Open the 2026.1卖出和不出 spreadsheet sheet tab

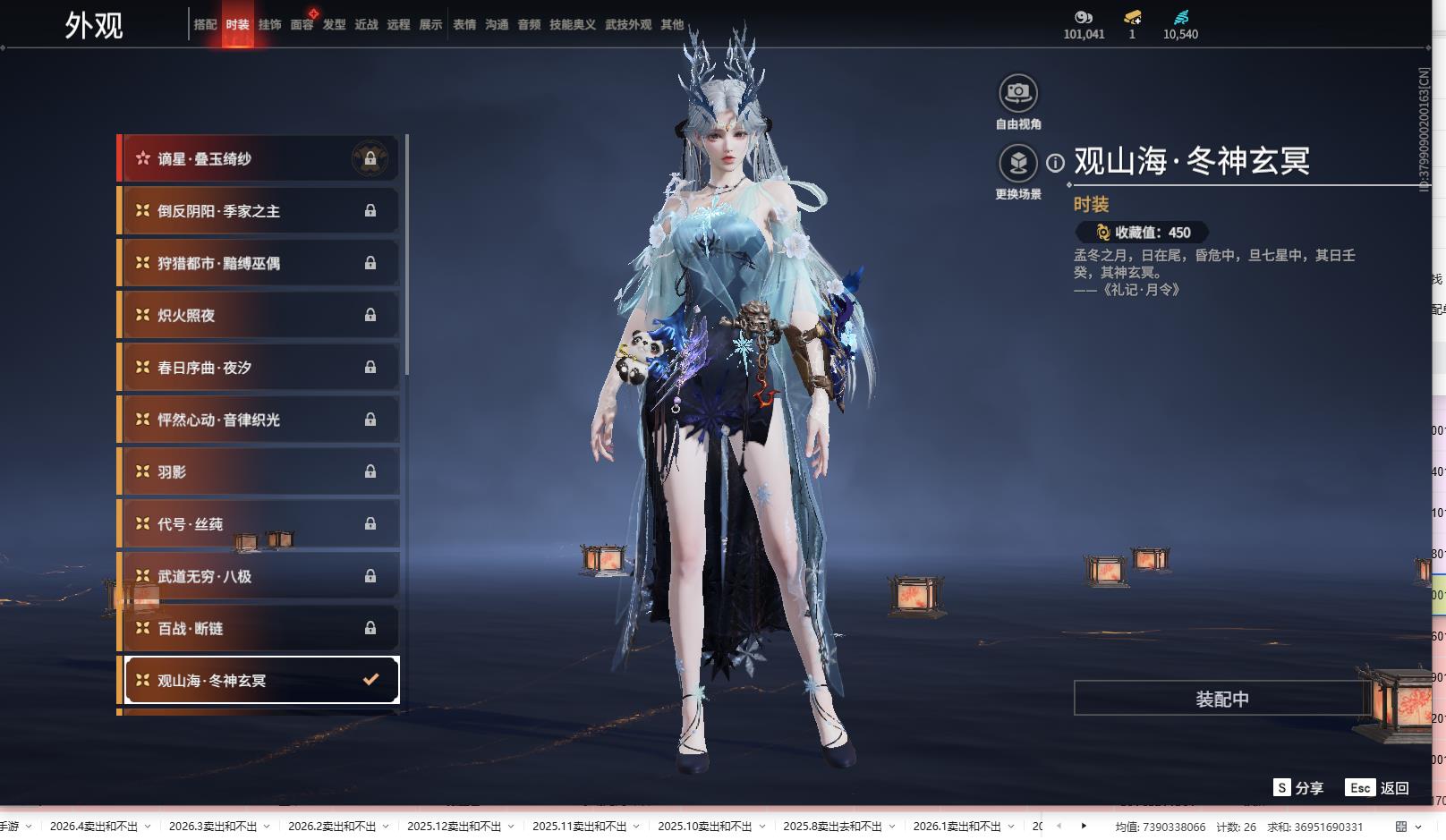[x=957, y=827]
